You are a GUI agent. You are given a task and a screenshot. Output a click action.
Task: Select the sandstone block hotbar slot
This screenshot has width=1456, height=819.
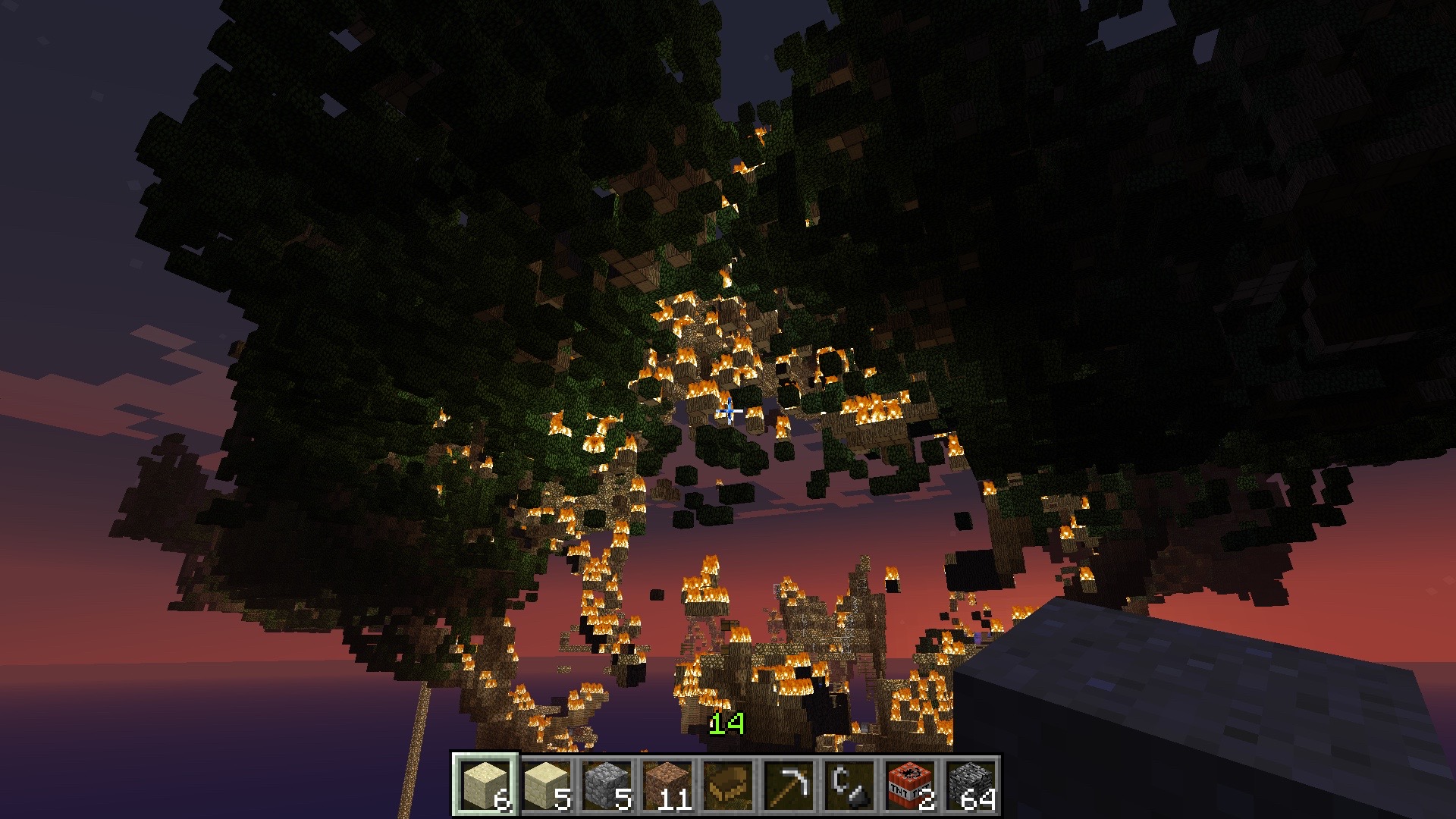coord(546,785)
